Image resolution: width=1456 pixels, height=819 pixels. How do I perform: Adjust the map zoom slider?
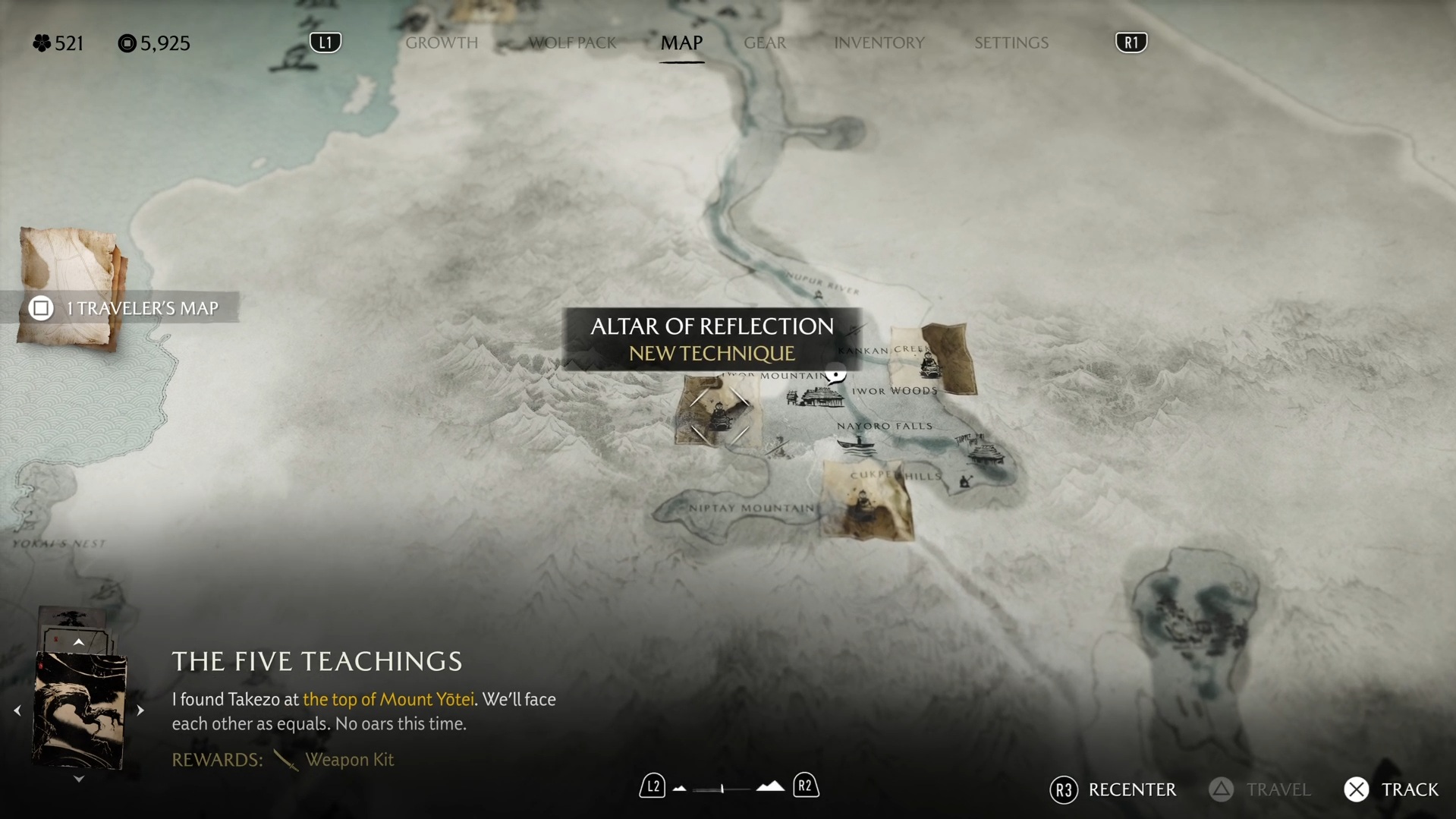coord(722,789)
